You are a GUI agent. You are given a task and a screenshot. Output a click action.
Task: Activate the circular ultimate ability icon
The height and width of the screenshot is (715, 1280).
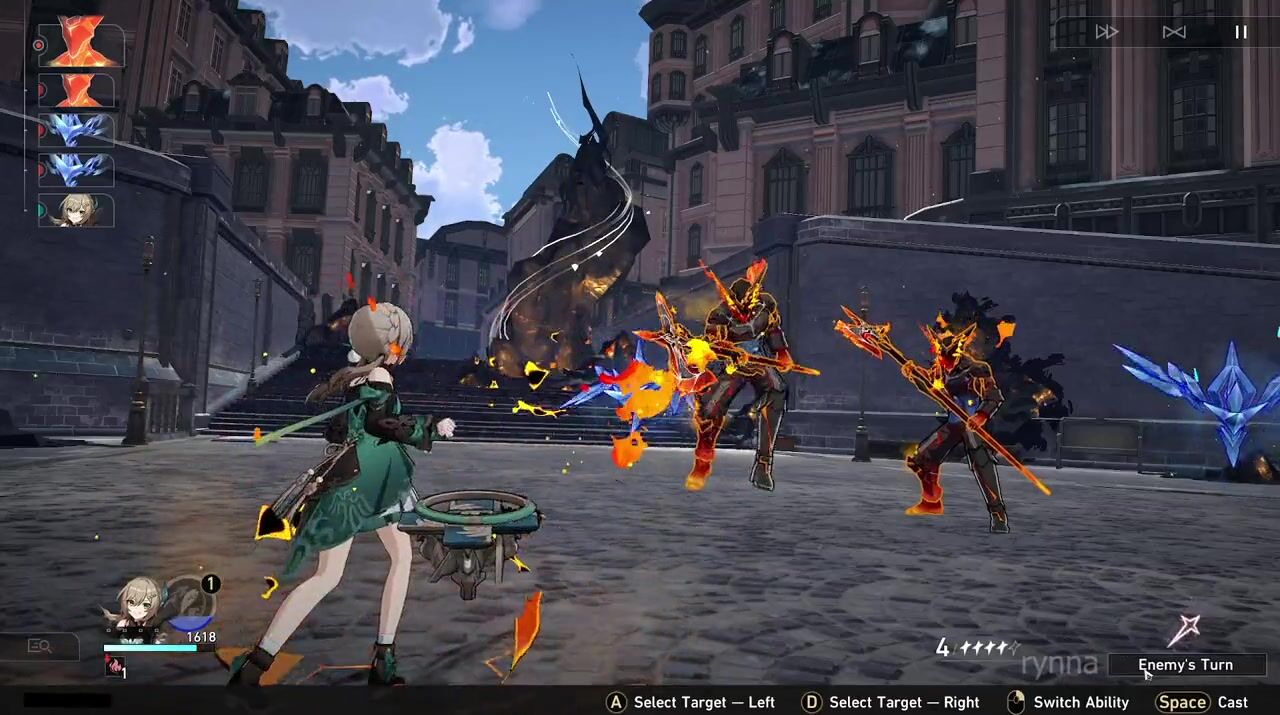point(190,603)
